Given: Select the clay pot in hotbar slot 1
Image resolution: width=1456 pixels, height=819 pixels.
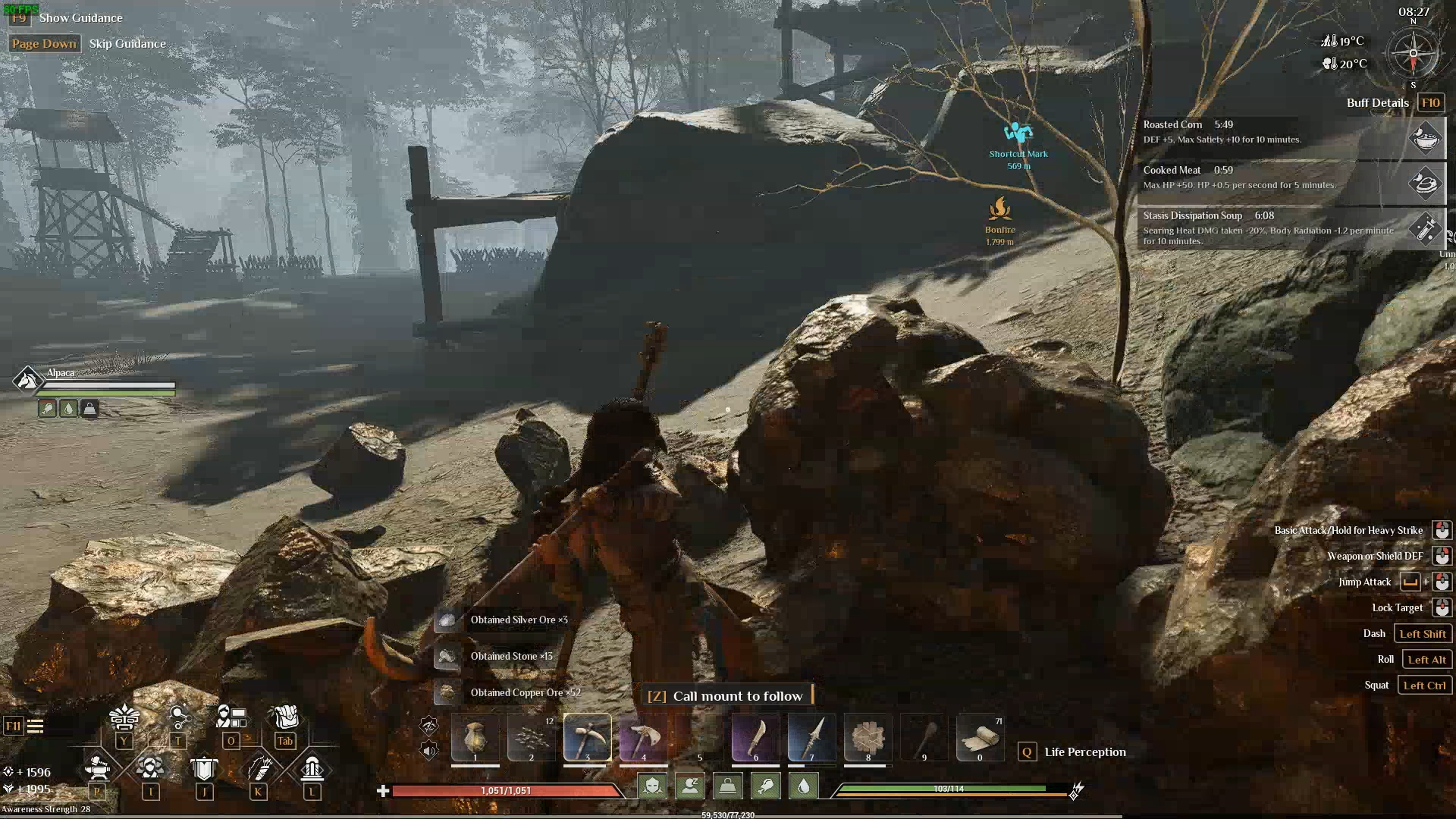Looking at the screenshot, I should point(475,736).
